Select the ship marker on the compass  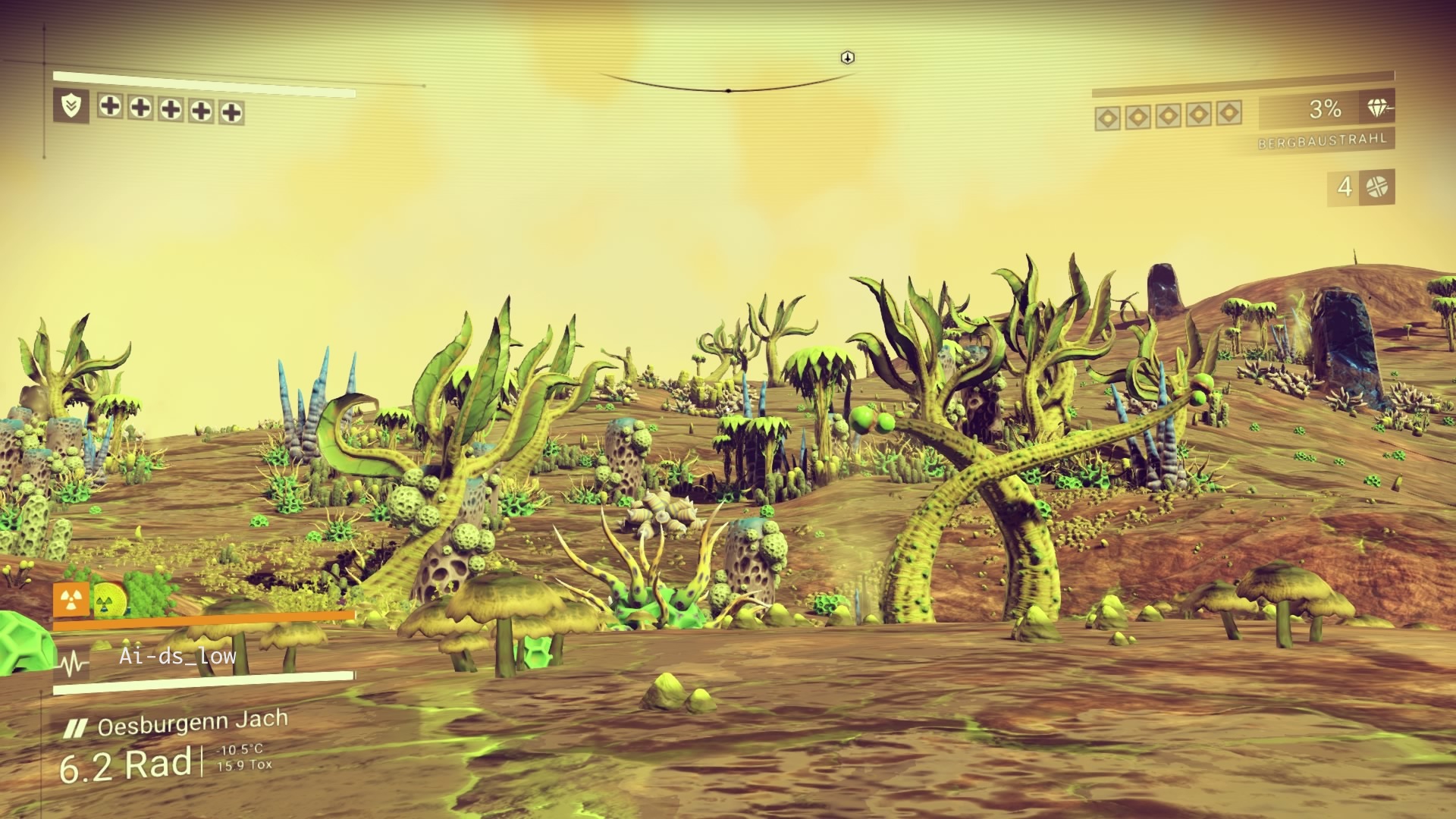(x=848, y=58)
